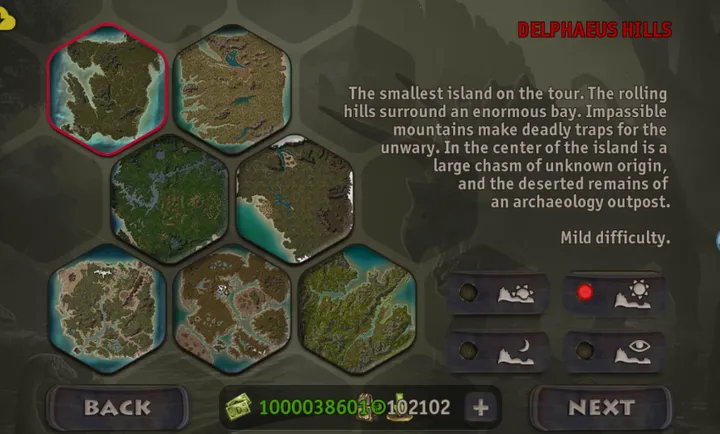The height and width of the screenshot is (434, 720).
Task: Choose the dark green forested island tile
Action: click(x=169, y=197)
